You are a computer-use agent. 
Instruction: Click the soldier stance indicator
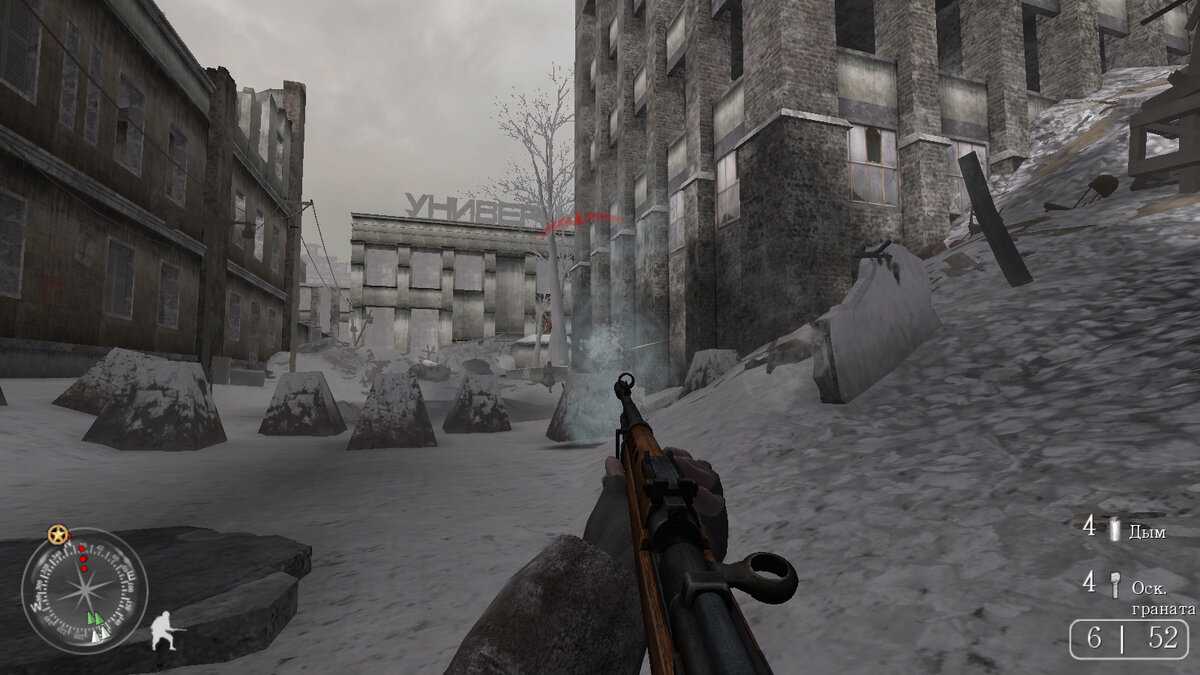(166, 631)
